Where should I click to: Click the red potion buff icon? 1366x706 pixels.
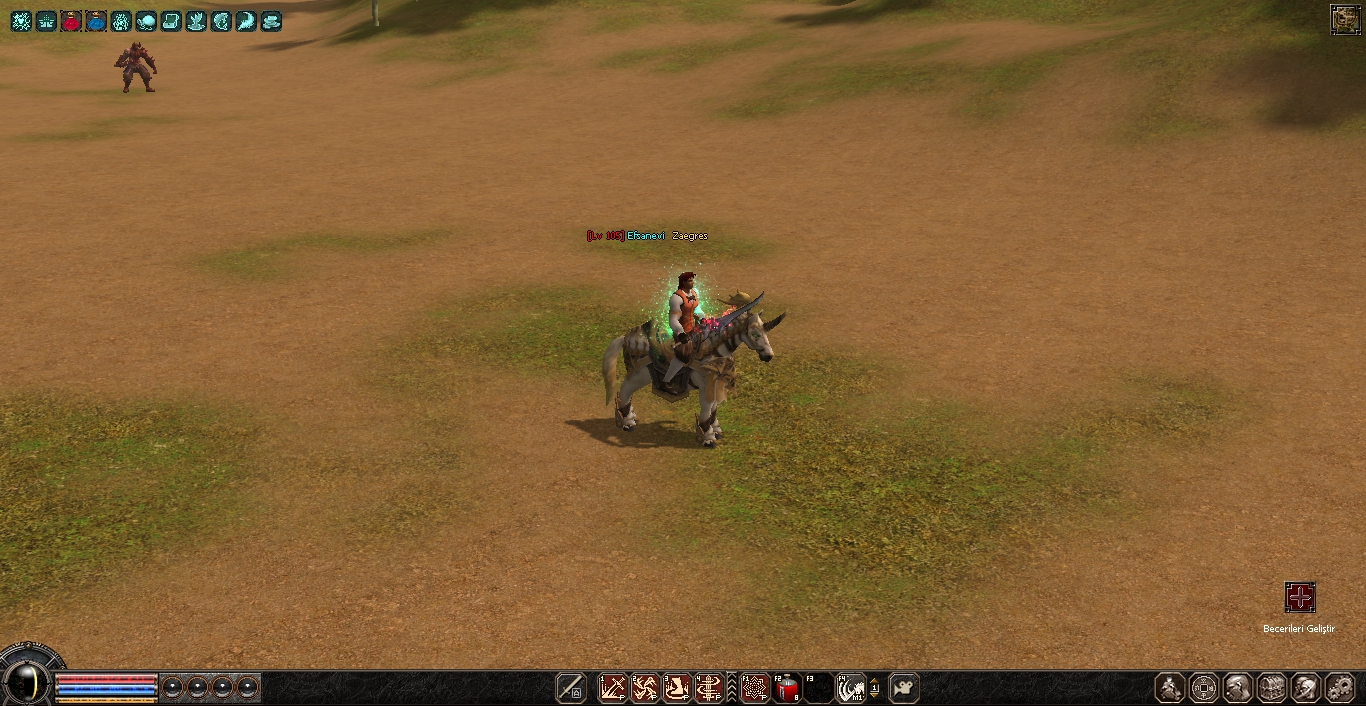point(71,21)
